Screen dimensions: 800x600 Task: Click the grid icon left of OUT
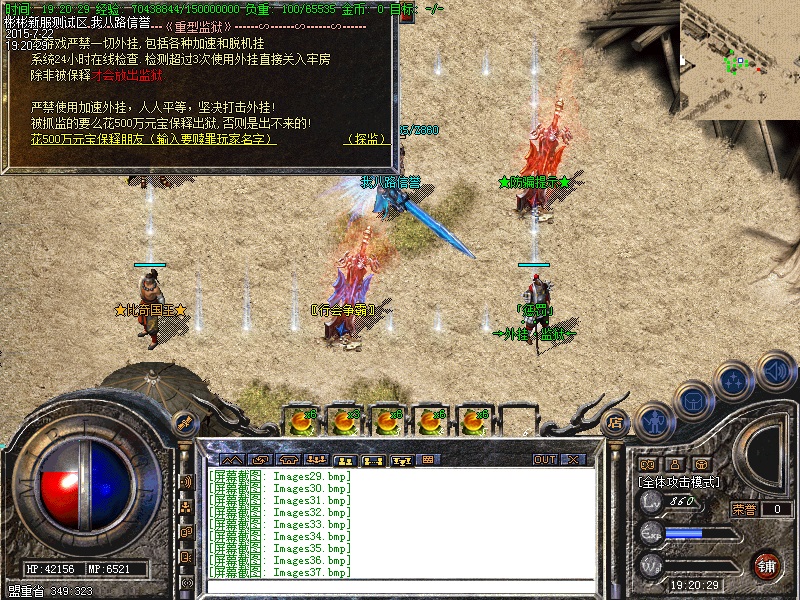(x=429, y=460)
